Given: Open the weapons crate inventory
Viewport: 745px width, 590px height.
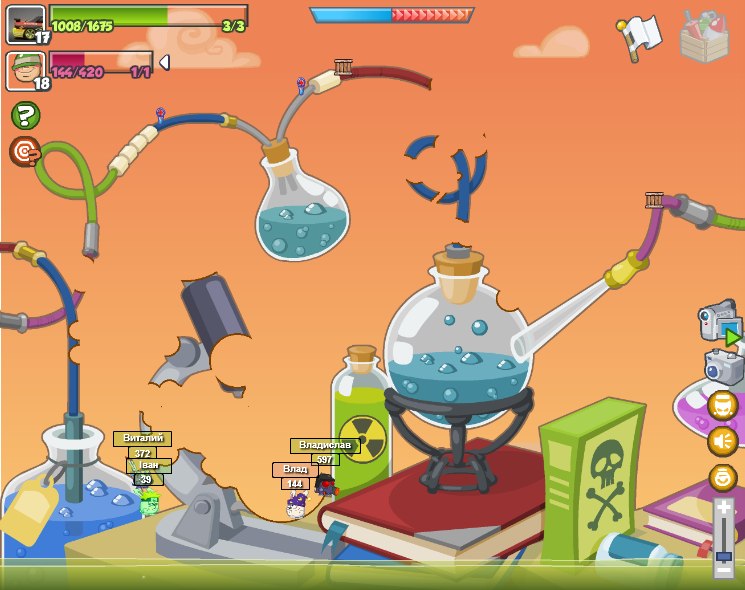Looking at the screenshot, I should (x=704, y=37).
